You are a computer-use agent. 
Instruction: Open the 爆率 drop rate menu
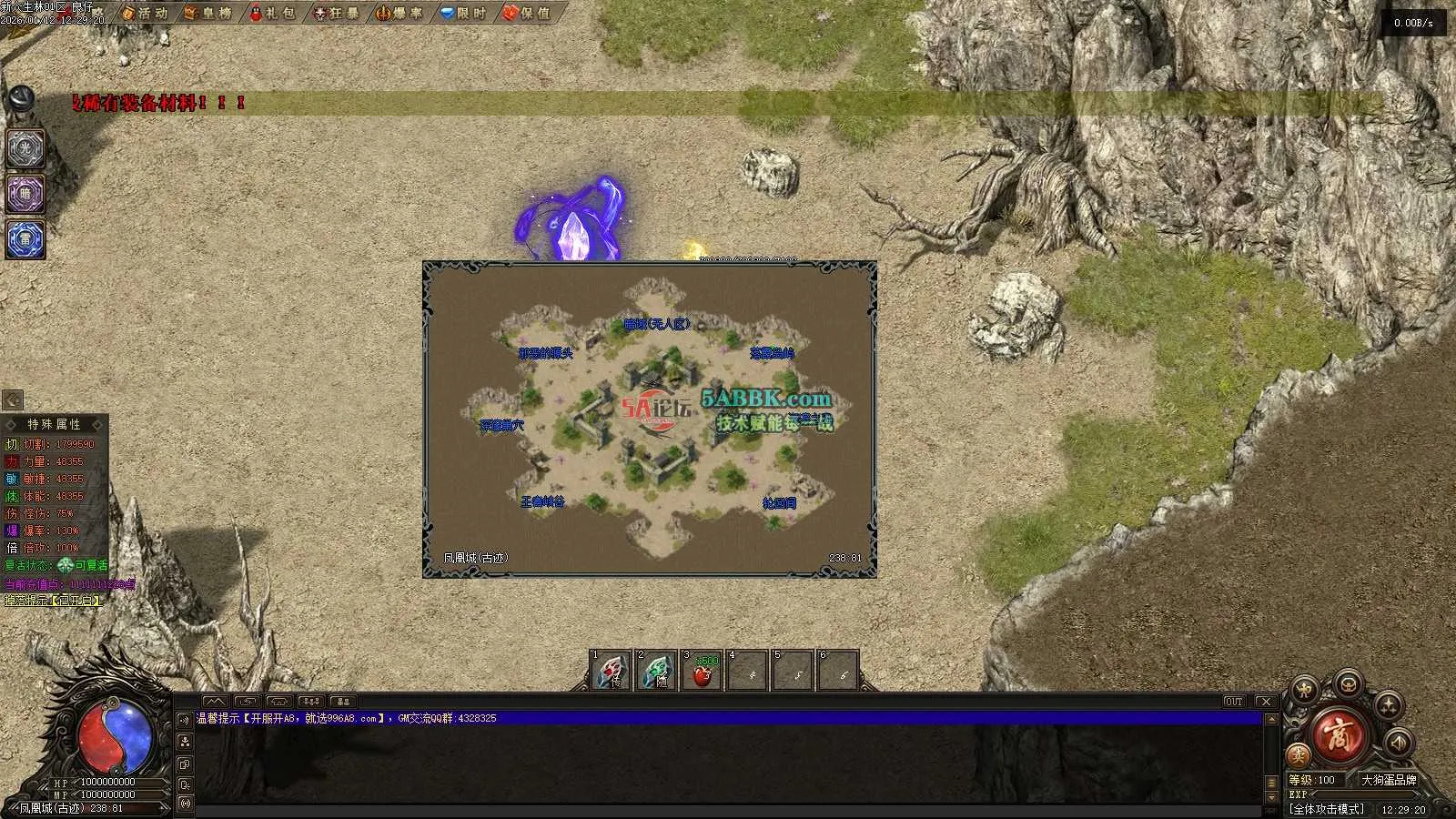[400, 13]
